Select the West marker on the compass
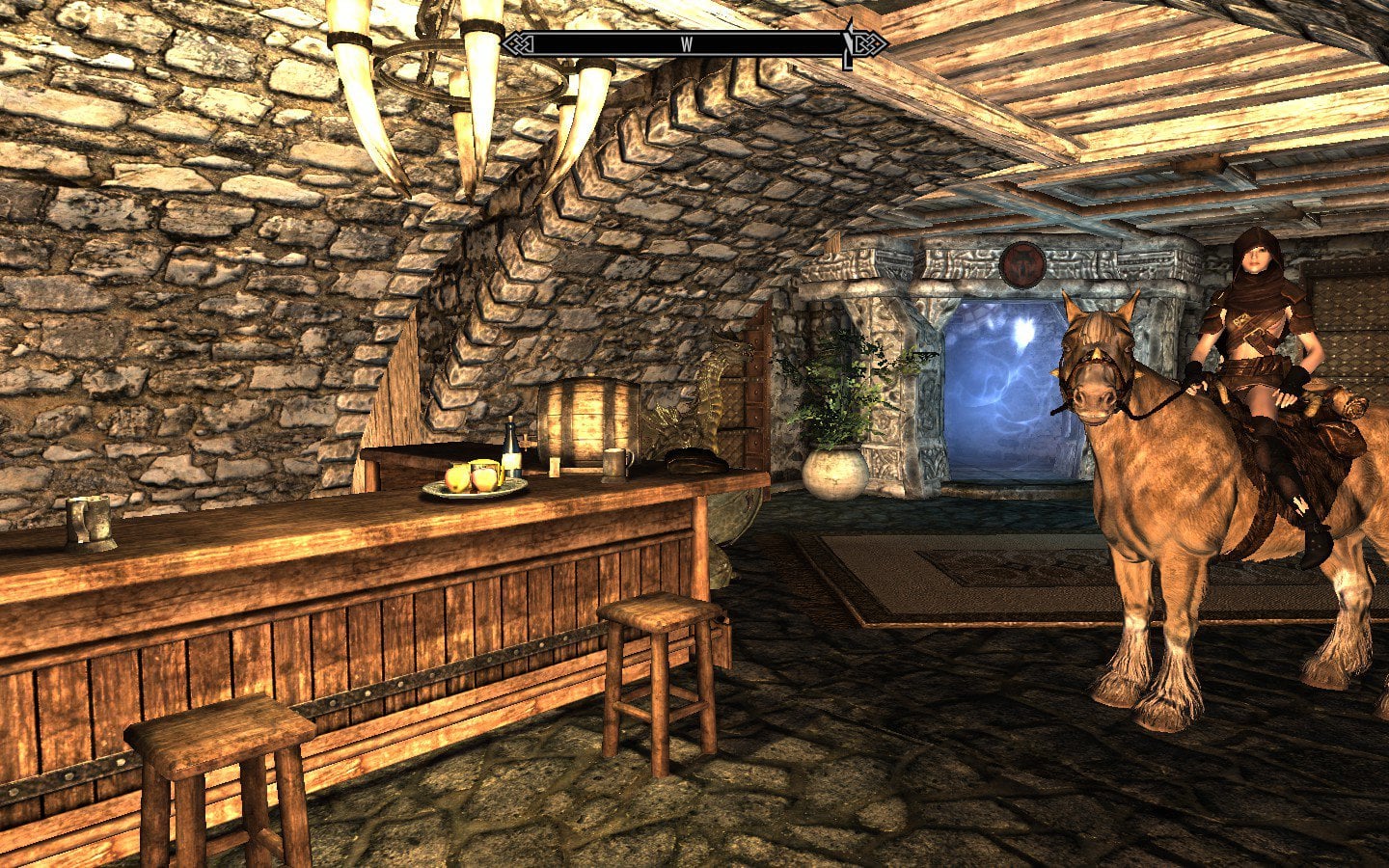Image resolution: width=1389 pixels, height=868 pixels. tap(687, 44)
